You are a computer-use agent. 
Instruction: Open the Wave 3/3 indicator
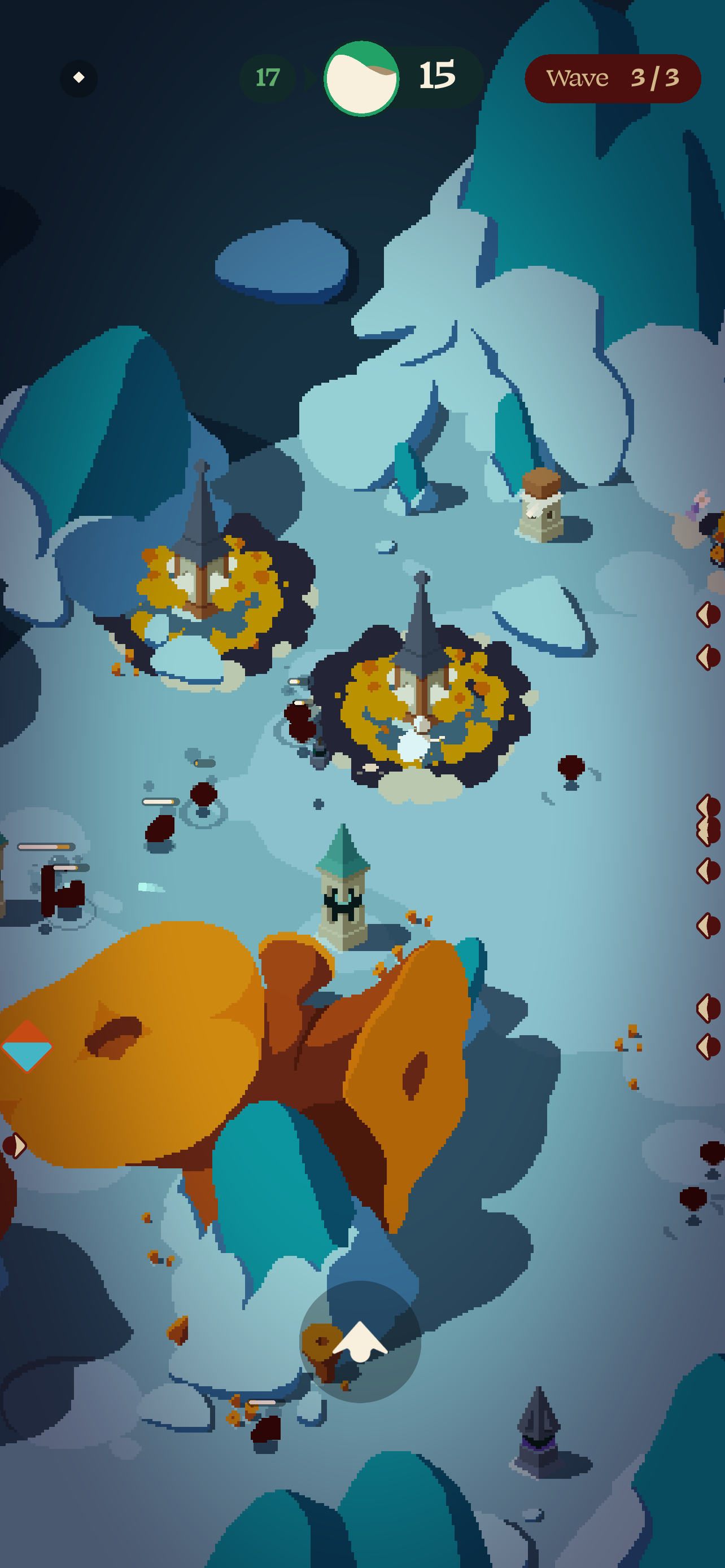point(613,77)
